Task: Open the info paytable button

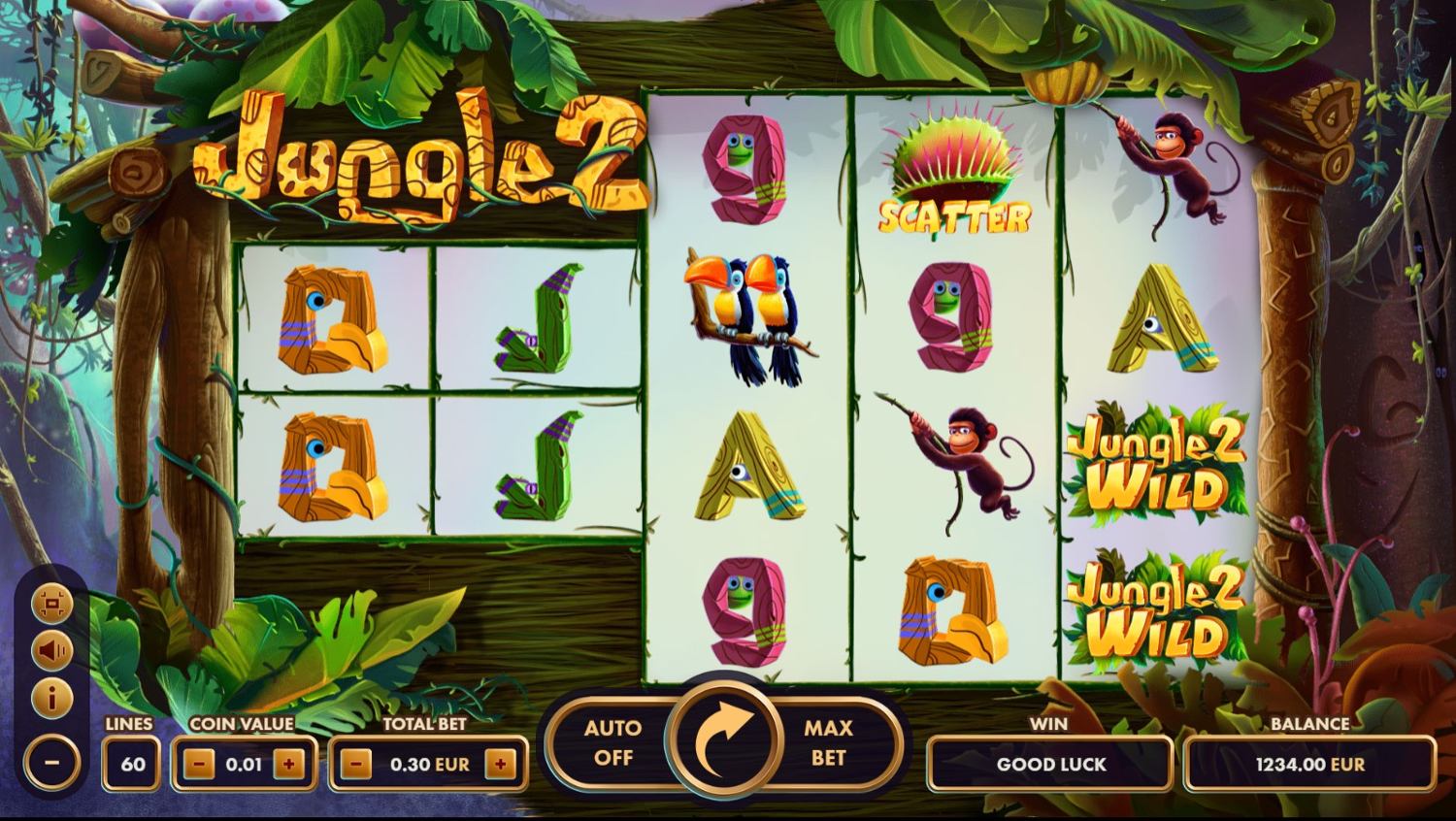Action: 51,697
